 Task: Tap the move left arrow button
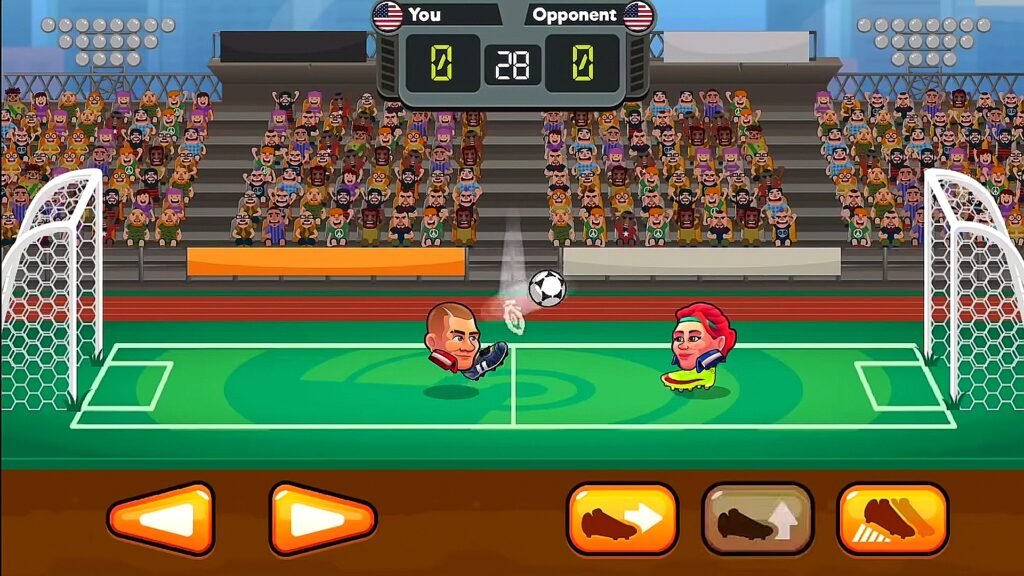tap(161, 519)
